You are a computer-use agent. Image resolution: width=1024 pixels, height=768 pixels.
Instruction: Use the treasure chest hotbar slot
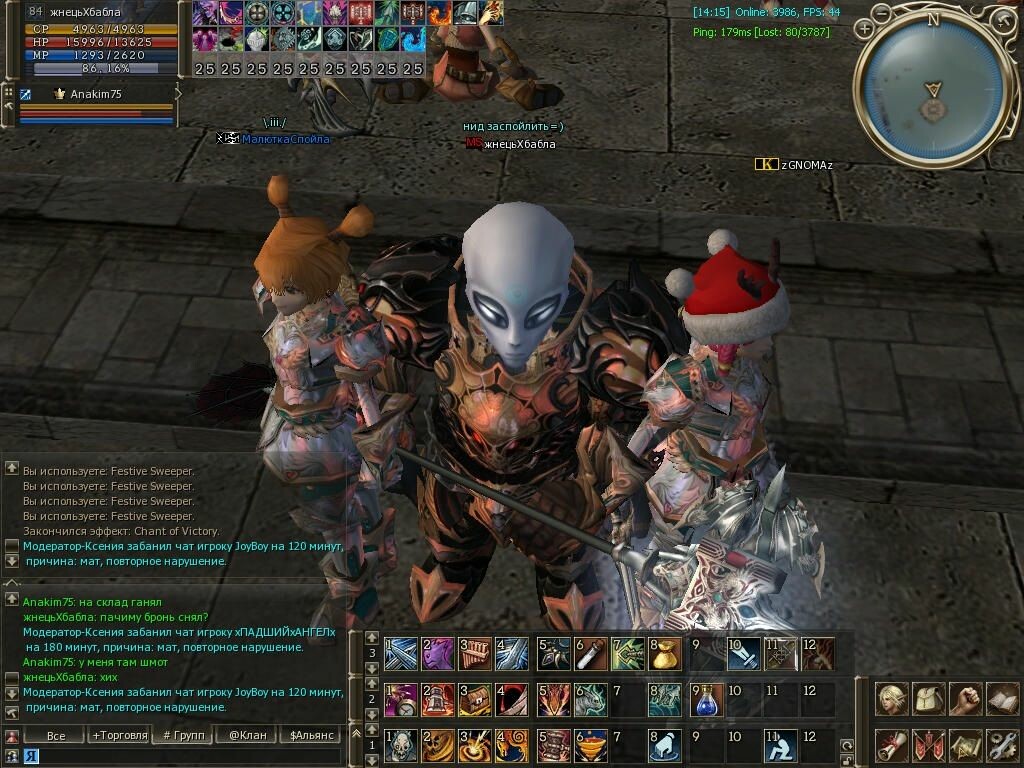point(476,700)
